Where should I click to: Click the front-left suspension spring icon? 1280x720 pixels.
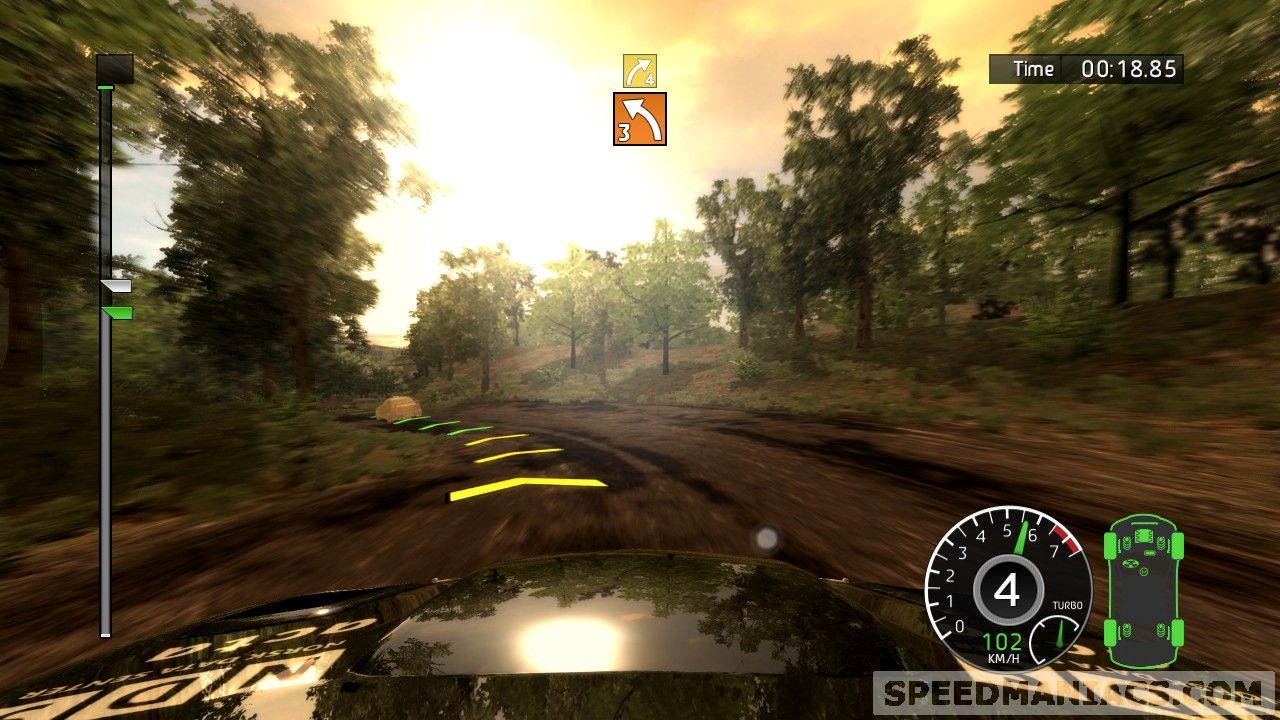(1126, 542)
